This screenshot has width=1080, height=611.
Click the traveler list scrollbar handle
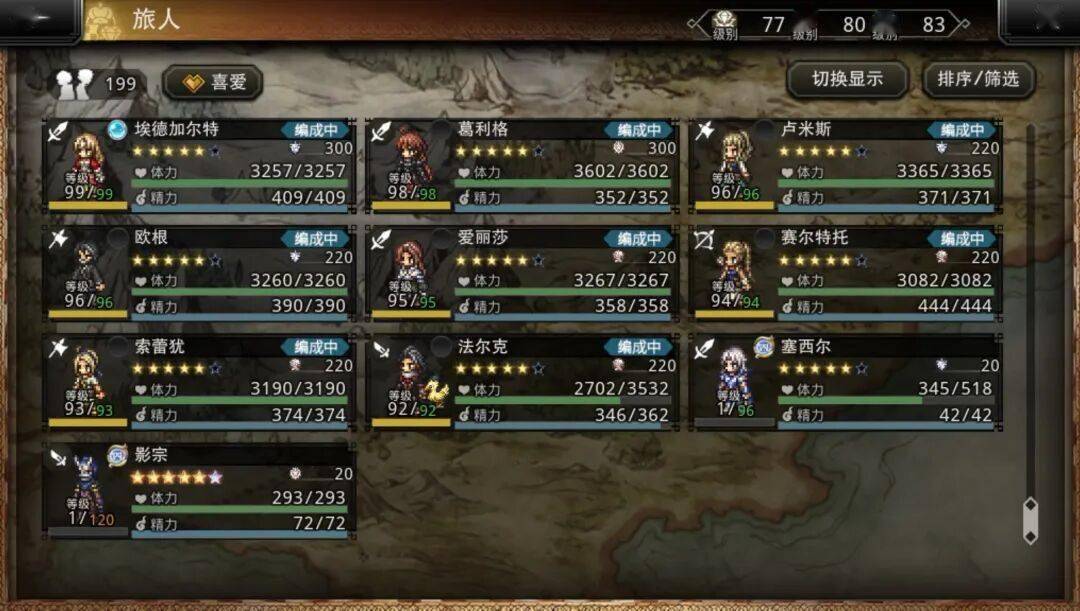pyautogui.click(x=1030, y=520)
